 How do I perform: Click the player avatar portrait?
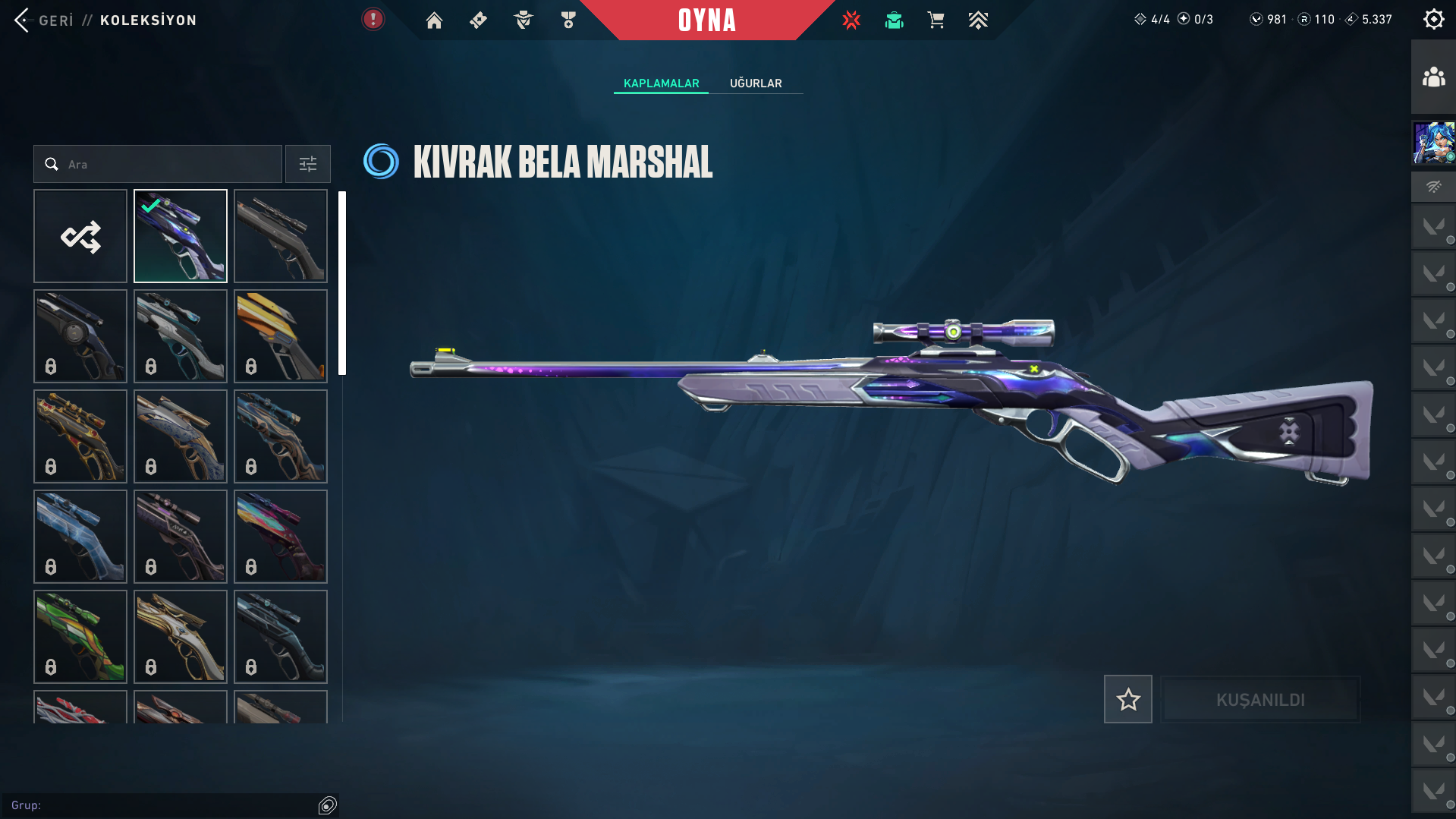1433,143
